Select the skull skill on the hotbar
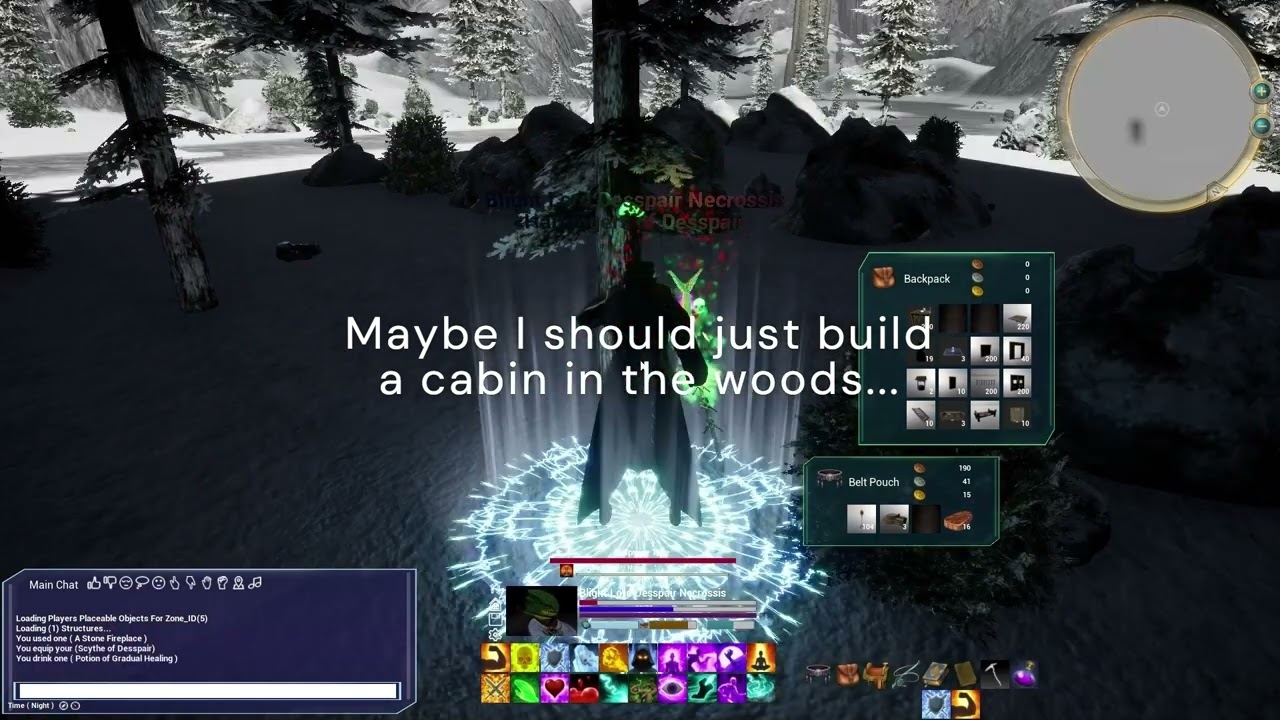Viewport: 1280px width, 720px height. click(523, 657)
